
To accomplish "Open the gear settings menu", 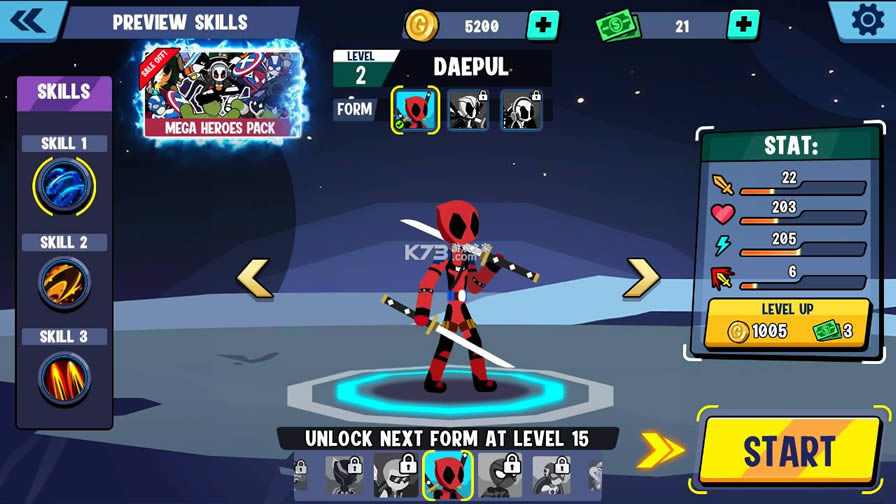I will 866,20.
